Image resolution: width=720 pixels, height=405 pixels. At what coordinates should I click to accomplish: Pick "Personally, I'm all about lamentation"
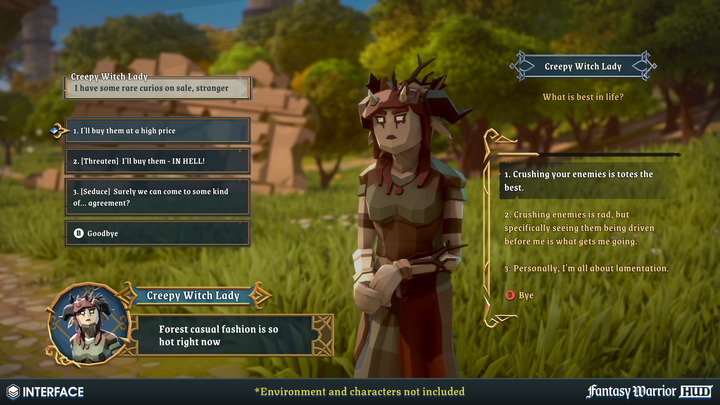tap(586, 268)
